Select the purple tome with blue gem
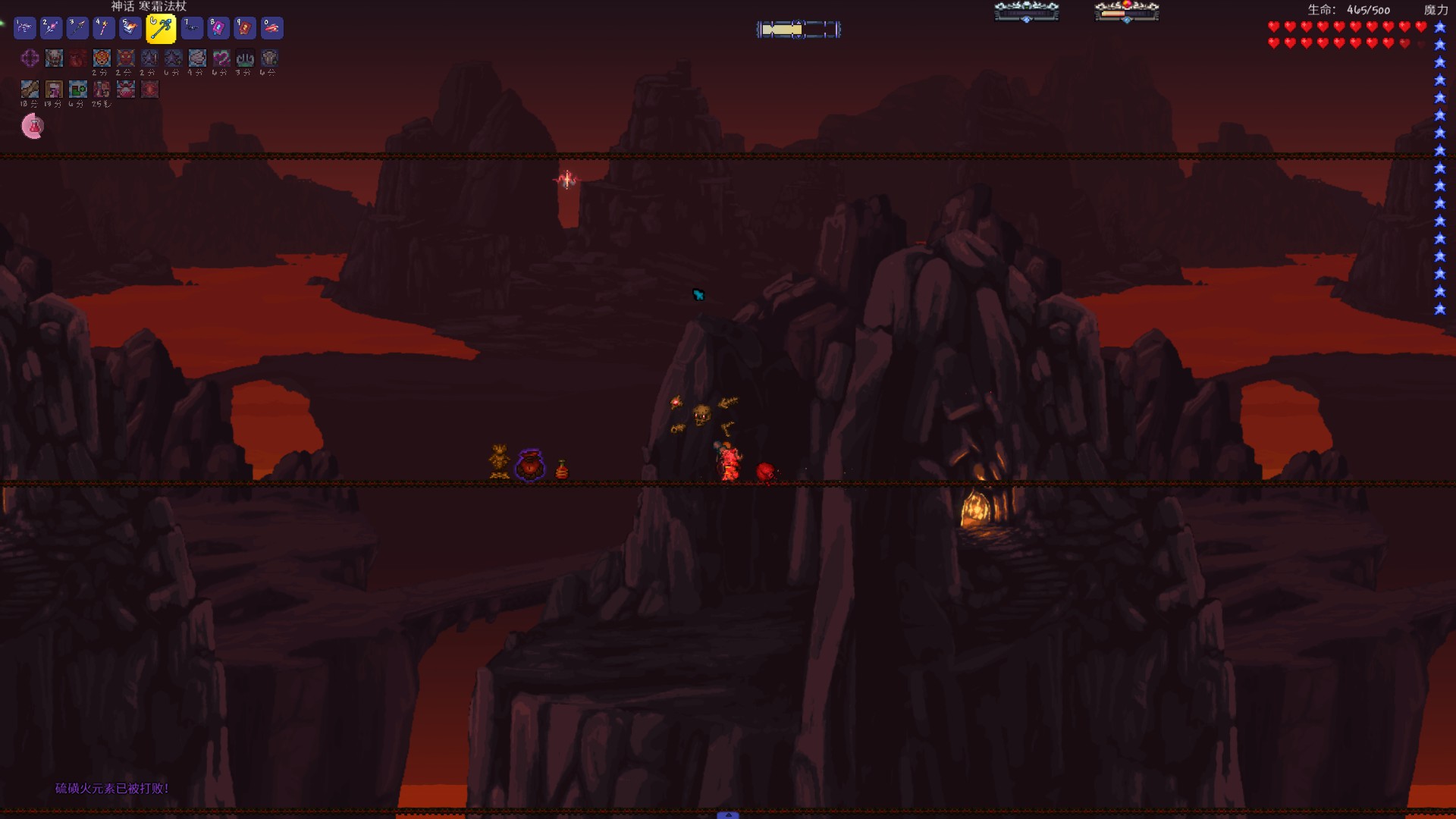 point(218,28)
